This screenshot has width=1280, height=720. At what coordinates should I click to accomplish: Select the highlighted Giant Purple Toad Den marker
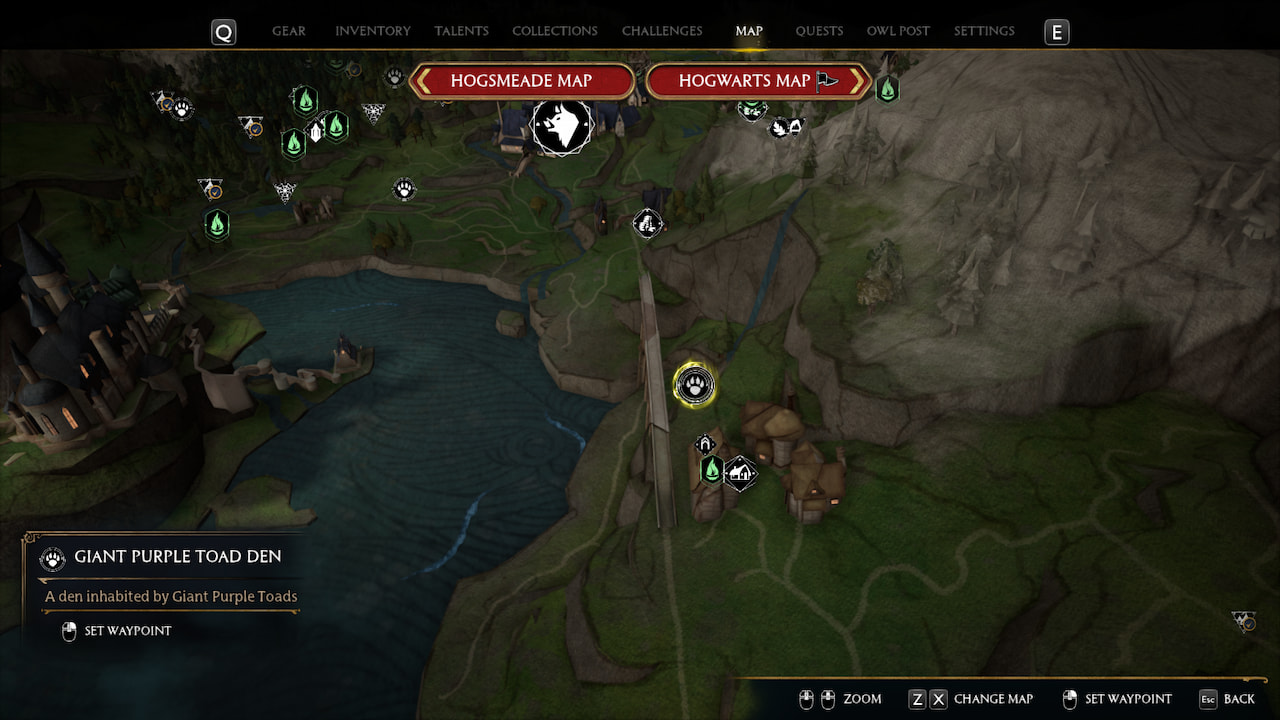695,385
